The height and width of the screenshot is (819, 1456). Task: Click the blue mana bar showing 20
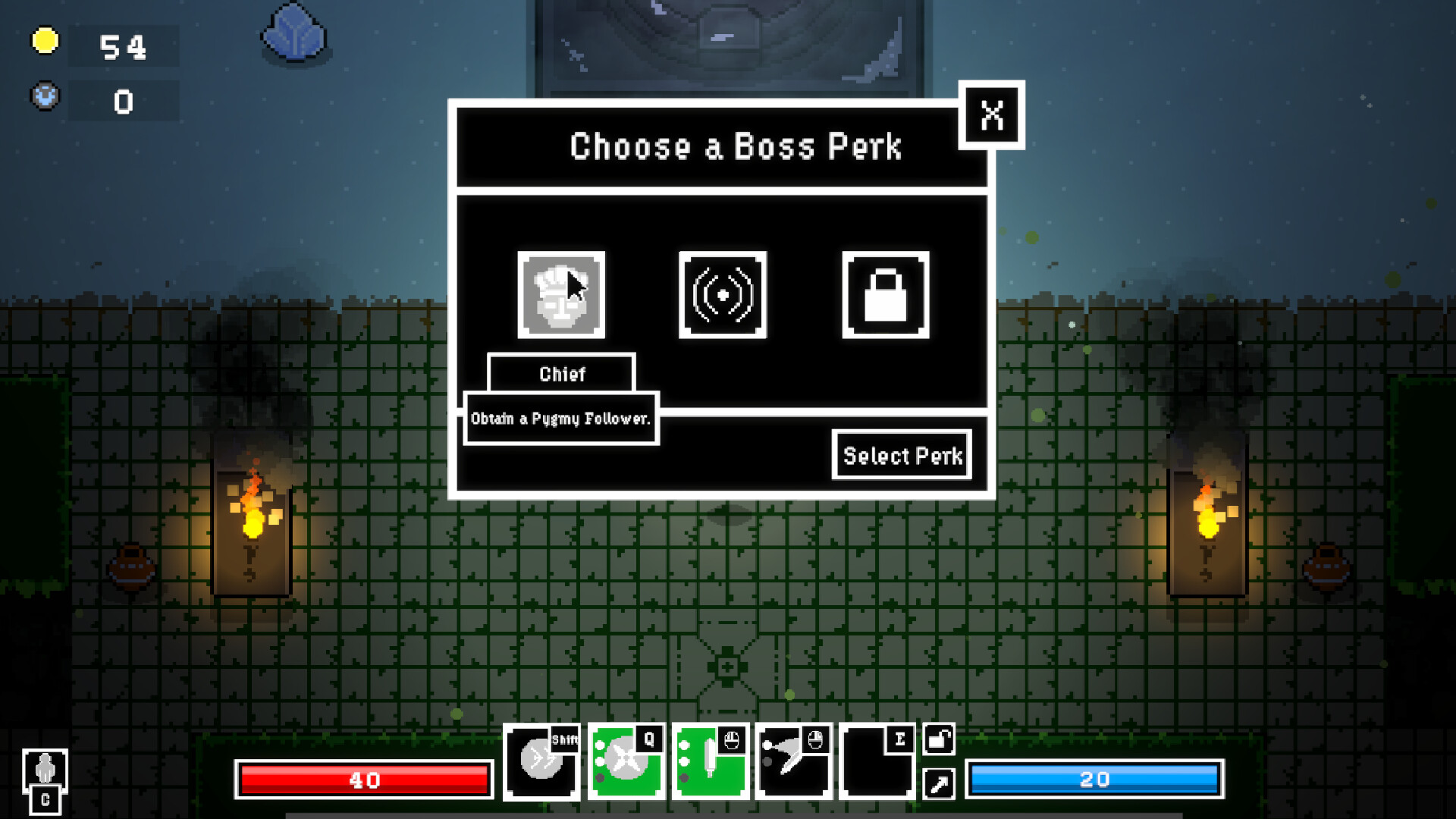click(1095, 780)
